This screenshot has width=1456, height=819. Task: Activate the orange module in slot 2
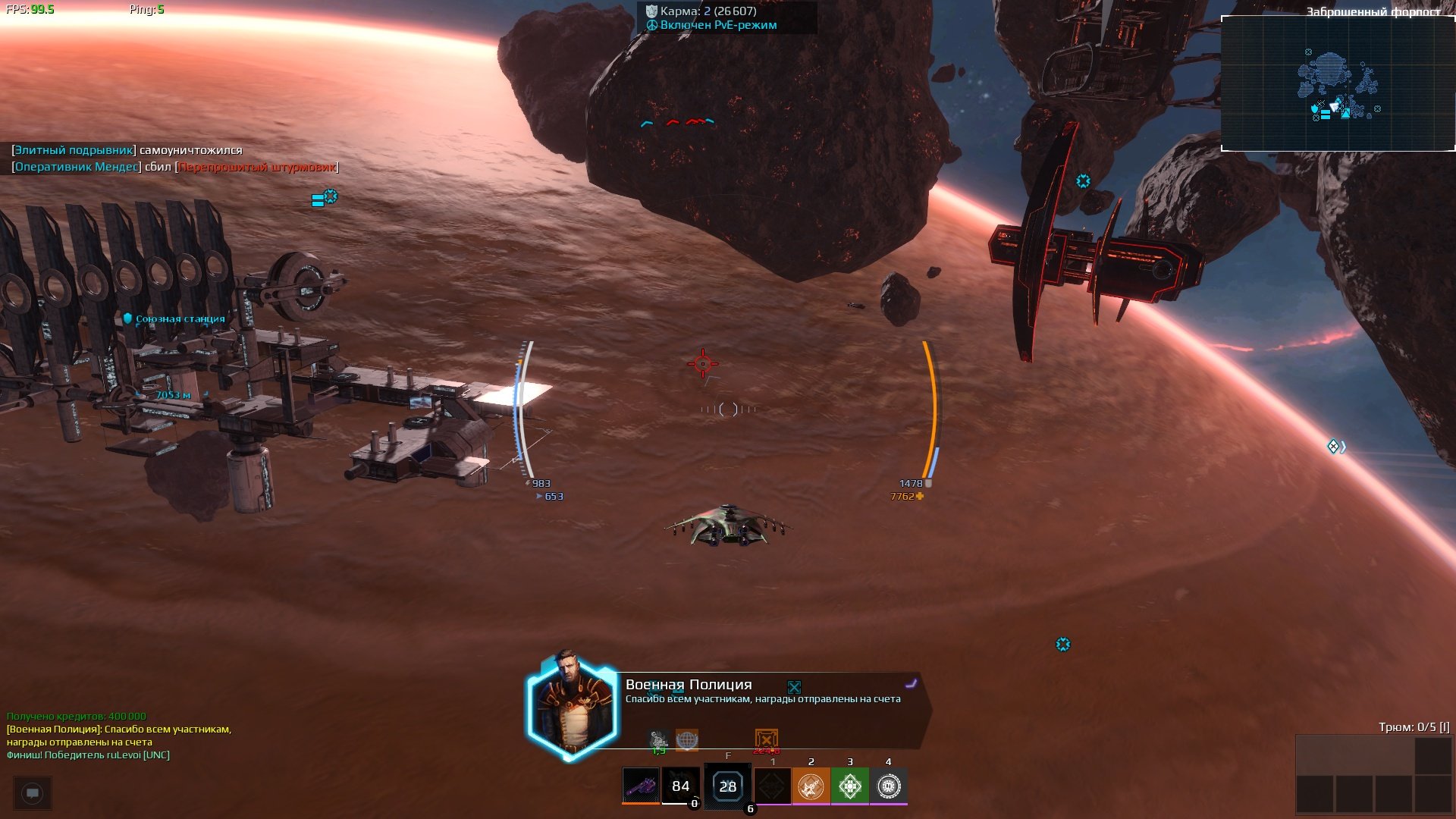(x=811, y=786)
